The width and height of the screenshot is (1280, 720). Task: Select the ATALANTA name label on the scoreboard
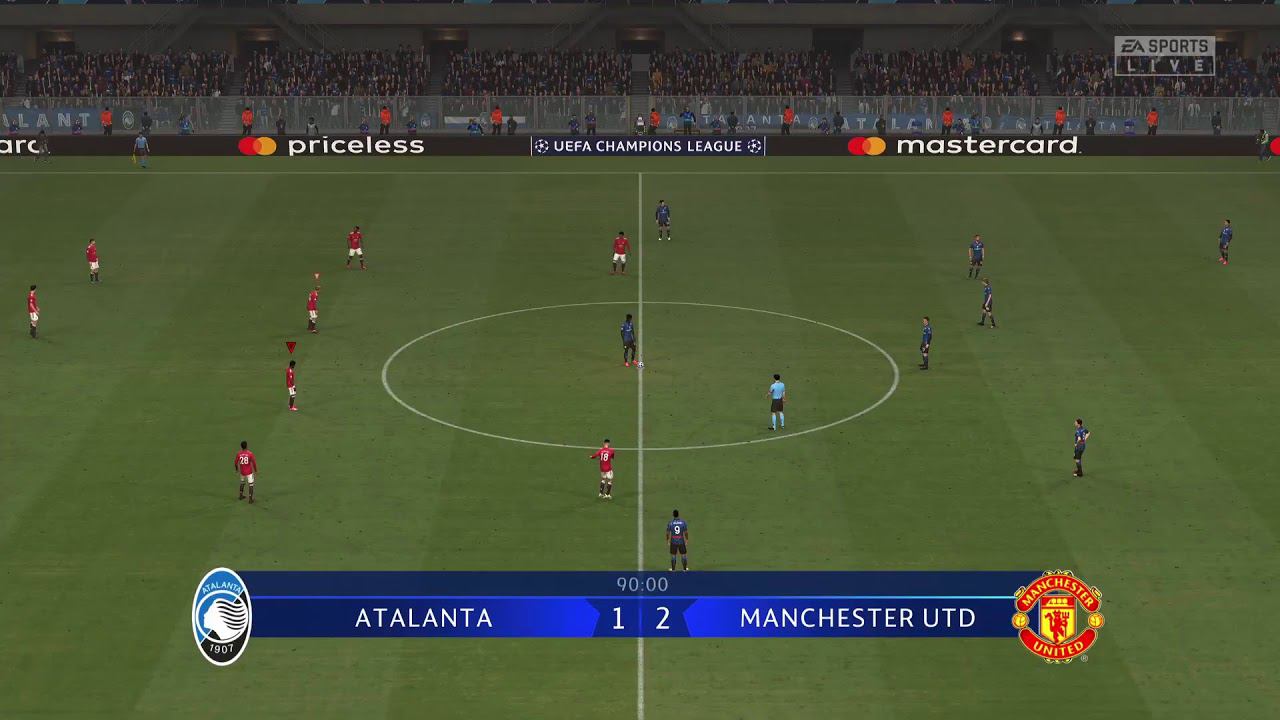click(x=424, y=618)
